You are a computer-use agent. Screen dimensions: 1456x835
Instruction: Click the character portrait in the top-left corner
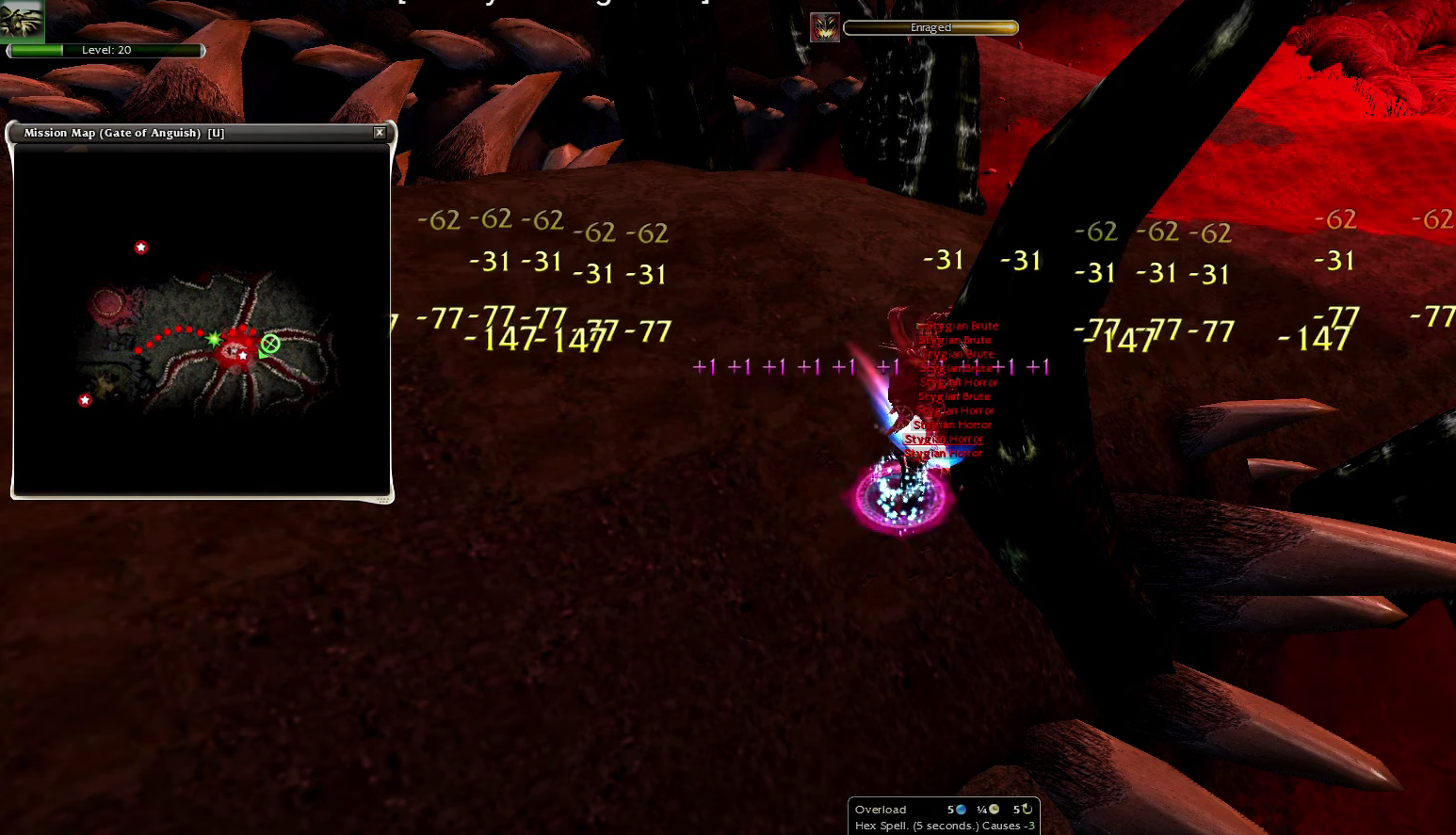pyautogui.click(x=21, y=19)
